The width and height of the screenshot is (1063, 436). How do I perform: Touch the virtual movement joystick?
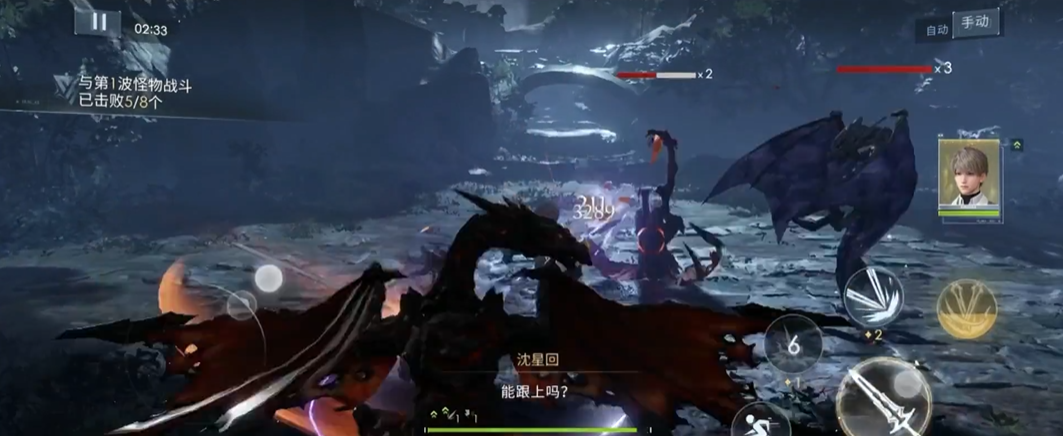(x=243, y=303)
